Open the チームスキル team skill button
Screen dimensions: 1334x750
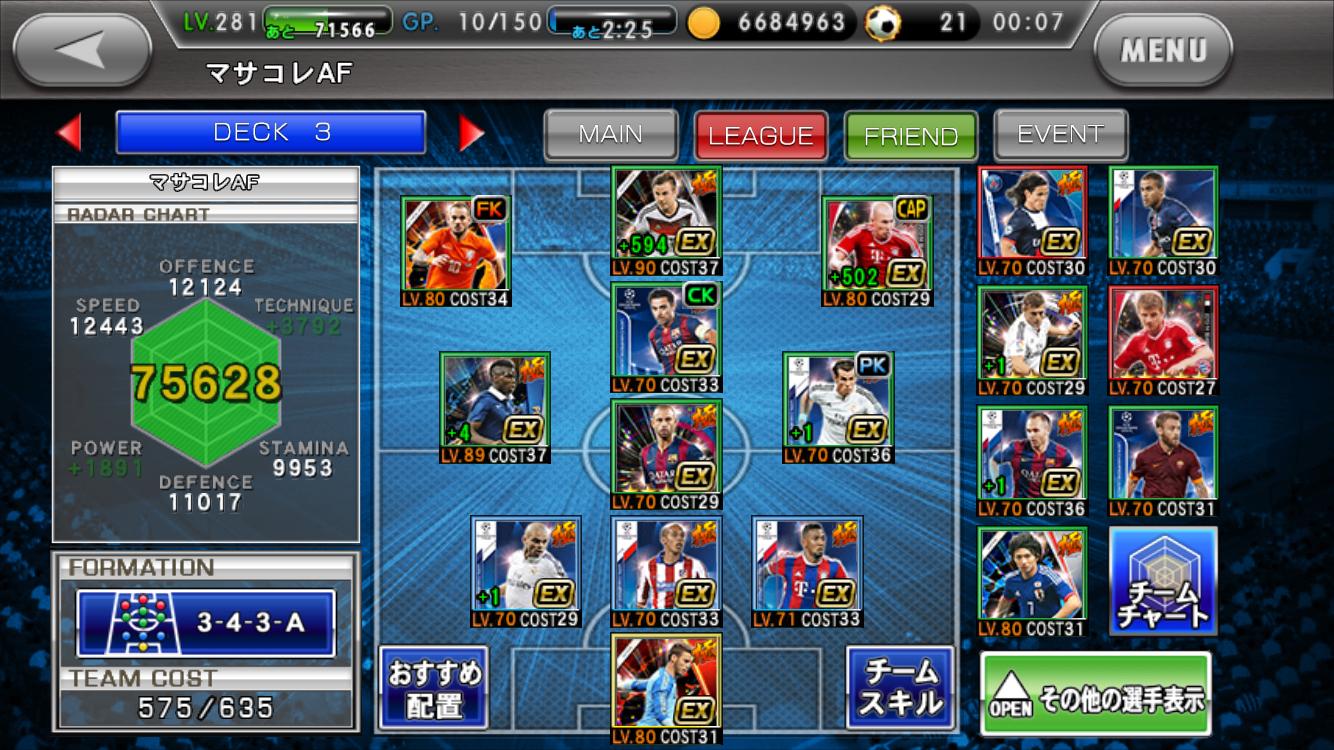click(x=900, y=688)
